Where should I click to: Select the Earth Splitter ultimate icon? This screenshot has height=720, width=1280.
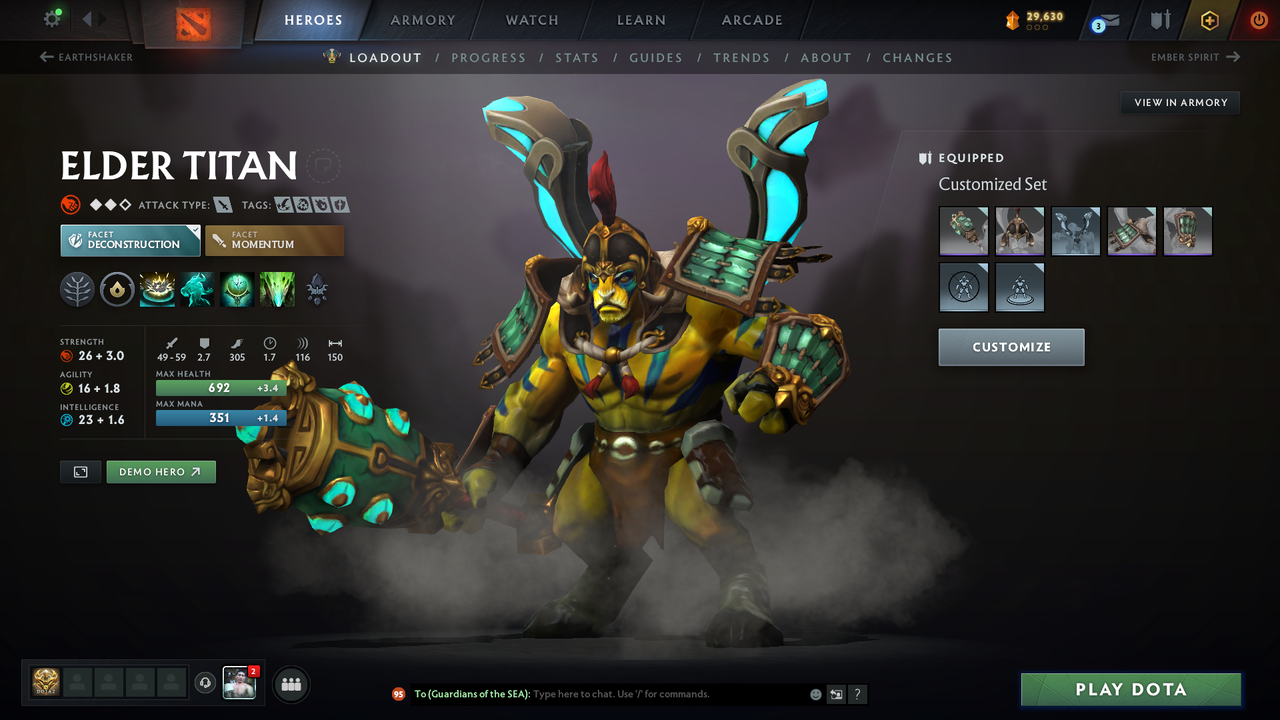(276, 289)
